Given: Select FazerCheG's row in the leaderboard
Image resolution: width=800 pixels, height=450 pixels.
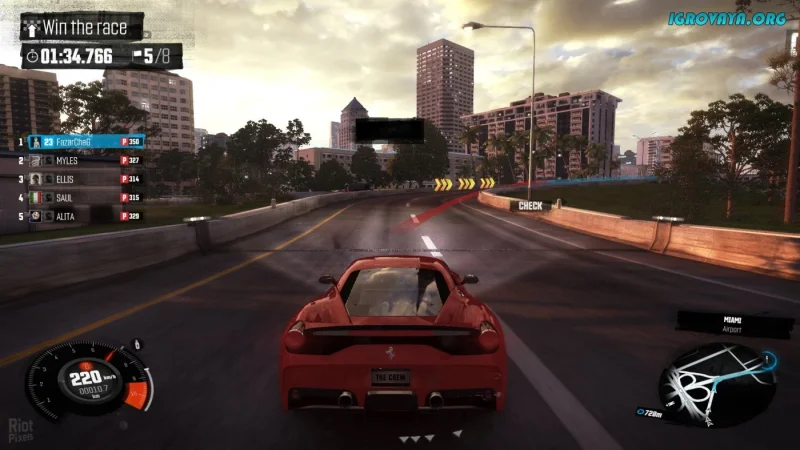Looking at the screenshot, I should (x=86, y=142).
